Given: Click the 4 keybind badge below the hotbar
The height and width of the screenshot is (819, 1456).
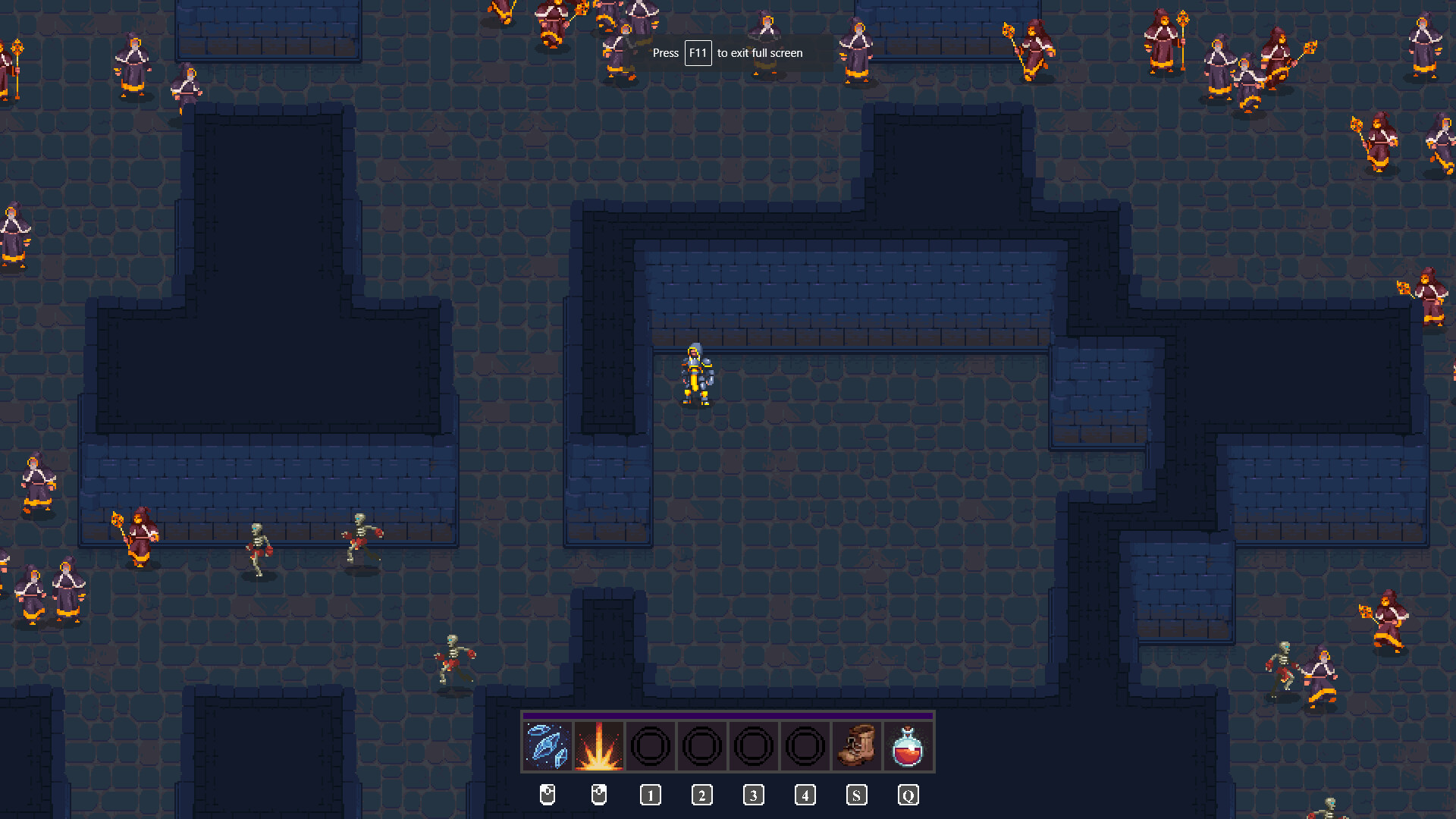Looking at the screenshot, I should [x=805, y=795].
